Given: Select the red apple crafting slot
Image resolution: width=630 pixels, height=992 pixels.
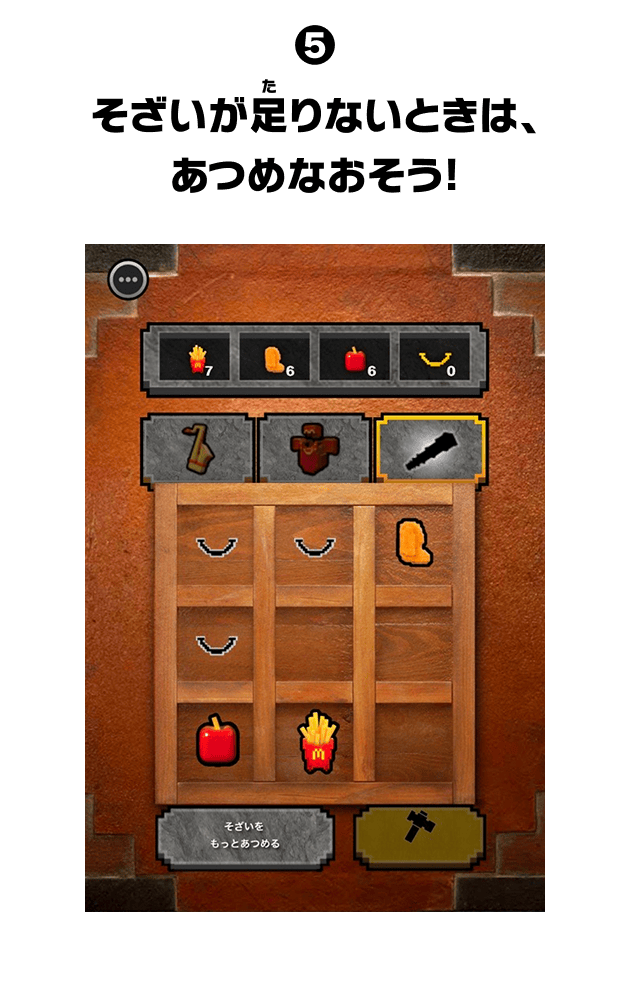Looking at the screenshot, I should tap(217, 742).
